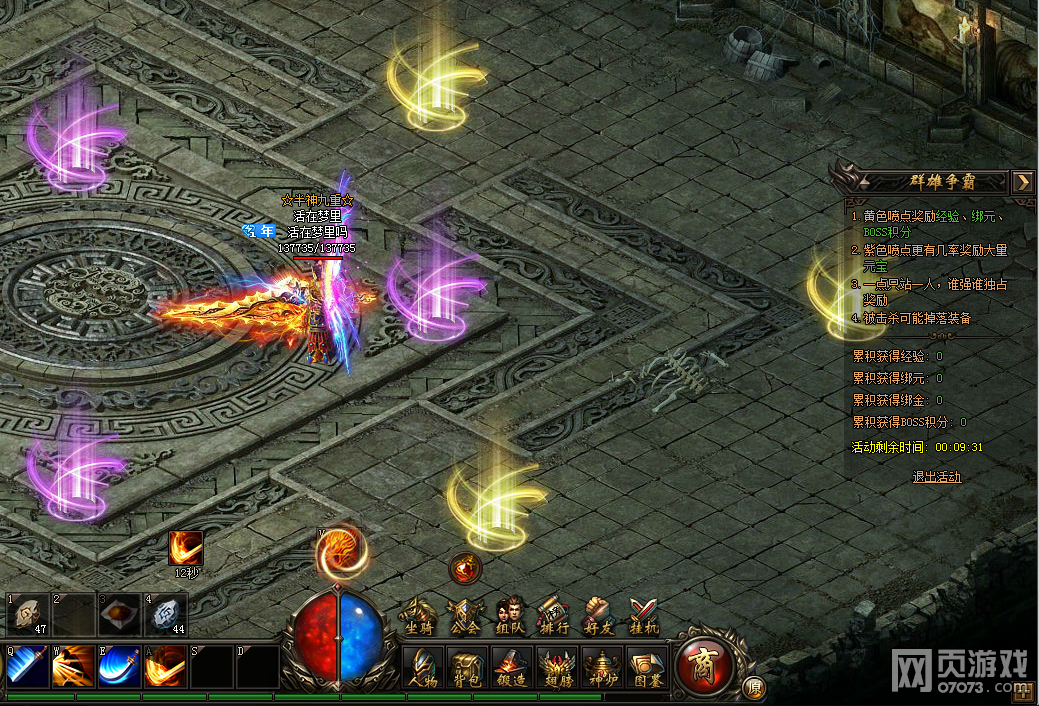Viewport: 1039px width, 706px height.
Task: Click the small round 原 button
Action: click(754, 688)
